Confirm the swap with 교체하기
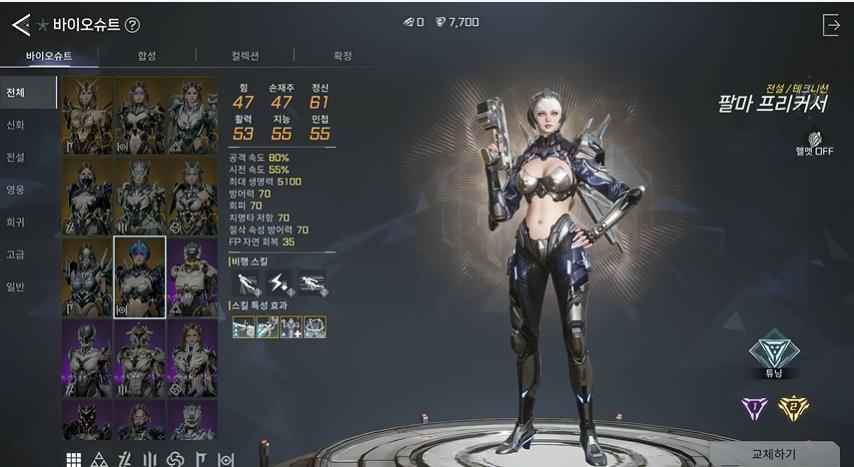This screenshot has width=854, height=467. point(773,453)
